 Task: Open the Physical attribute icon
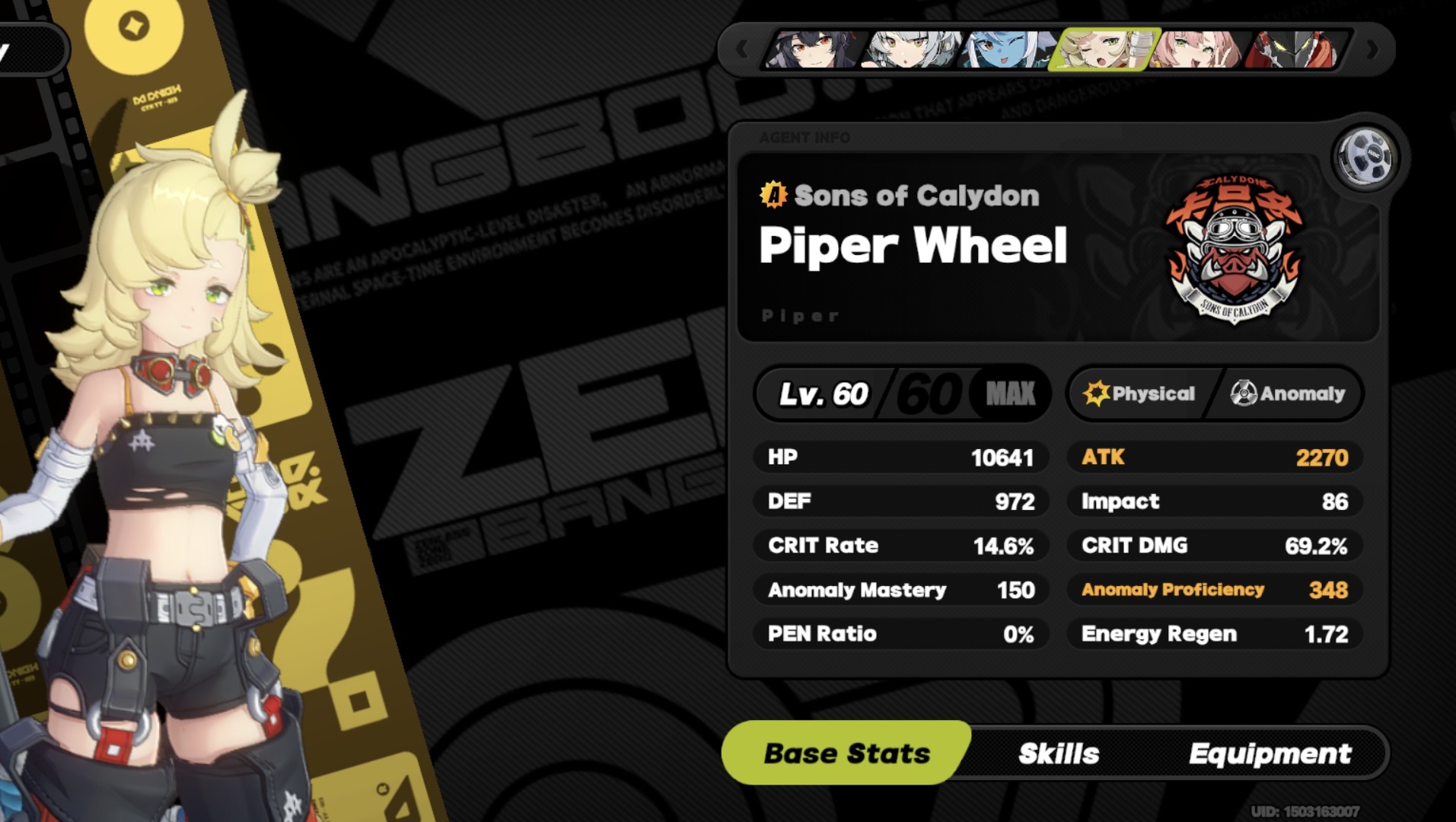[x=1094, y=393]
